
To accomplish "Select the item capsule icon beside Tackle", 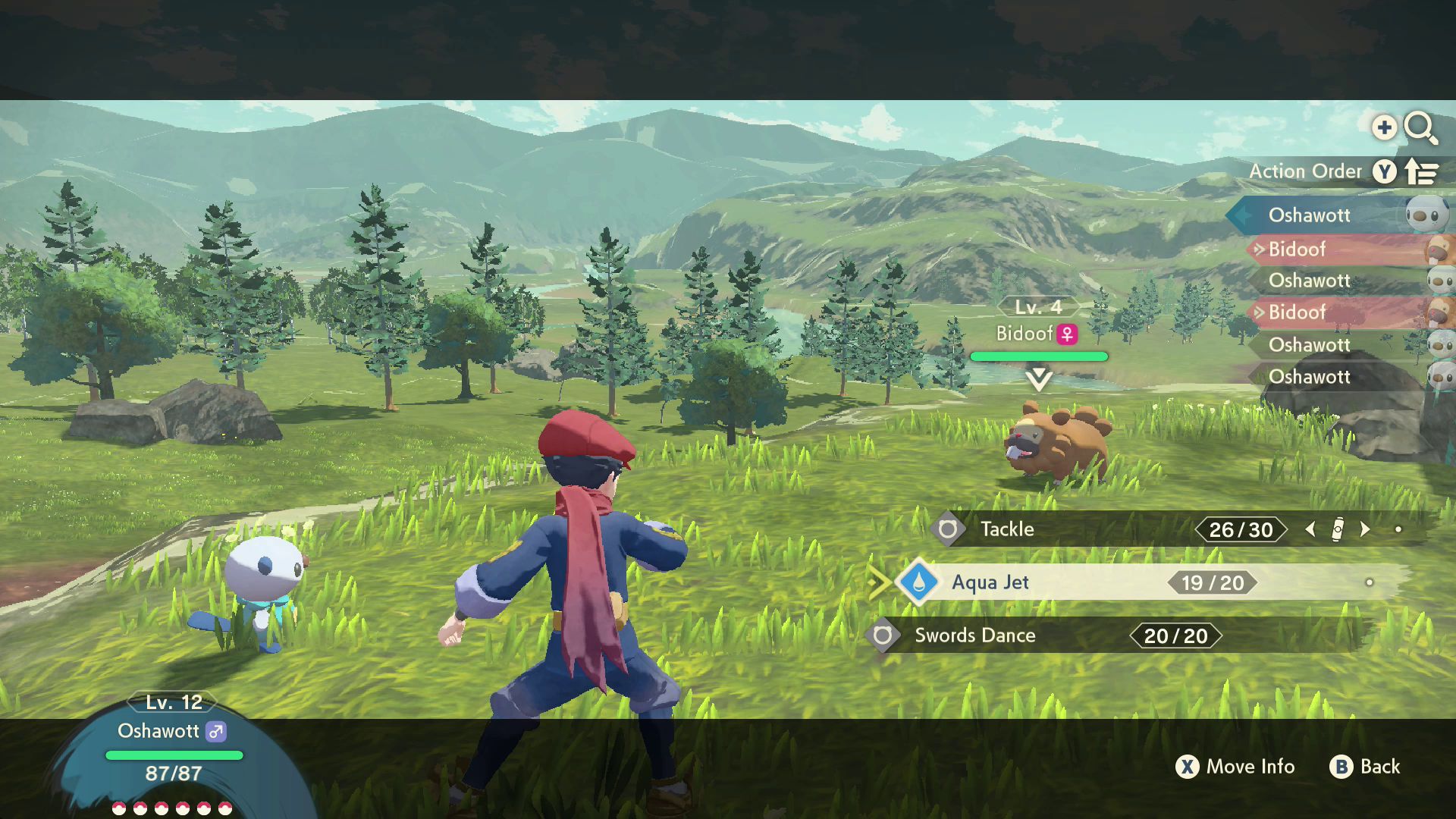I will (x=1338, y=529).
